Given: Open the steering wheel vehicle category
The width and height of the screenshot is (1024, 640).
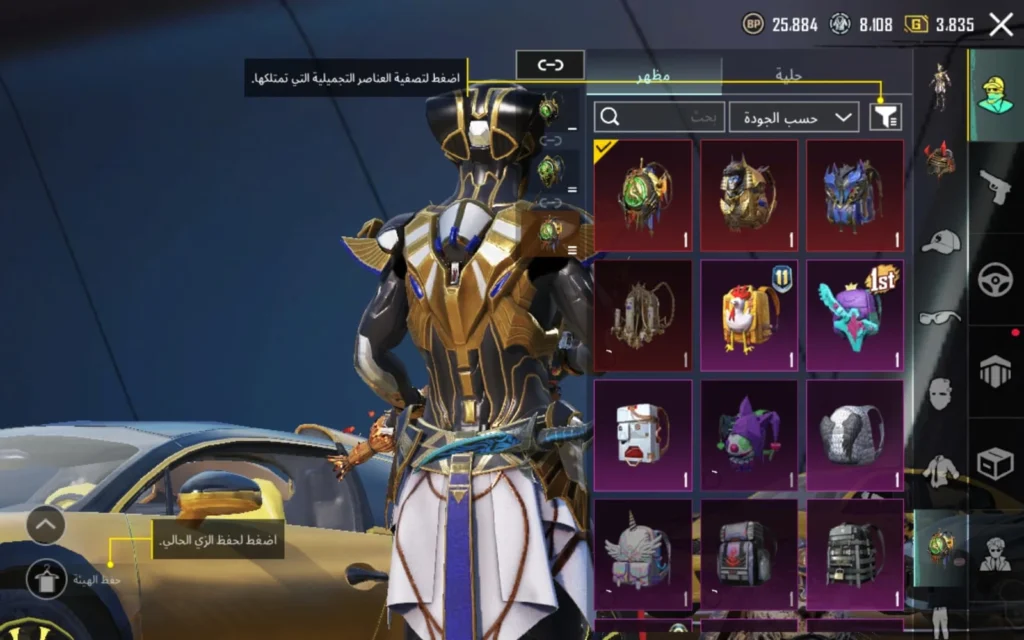Looking at the screenshot, I should 995,278.
